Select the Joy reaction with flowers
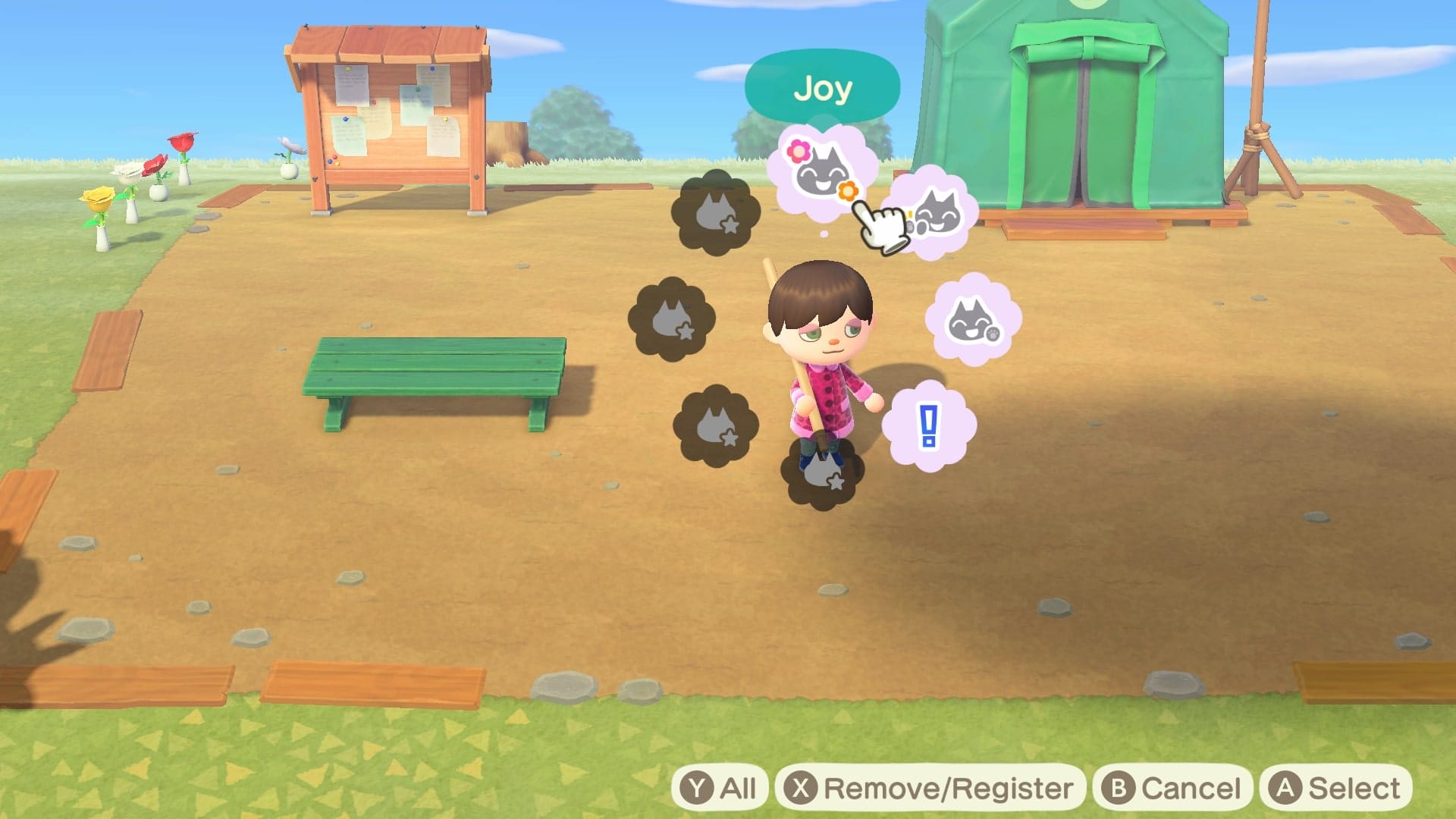This screenshot has height=819, width=1456. coord(823,173)
